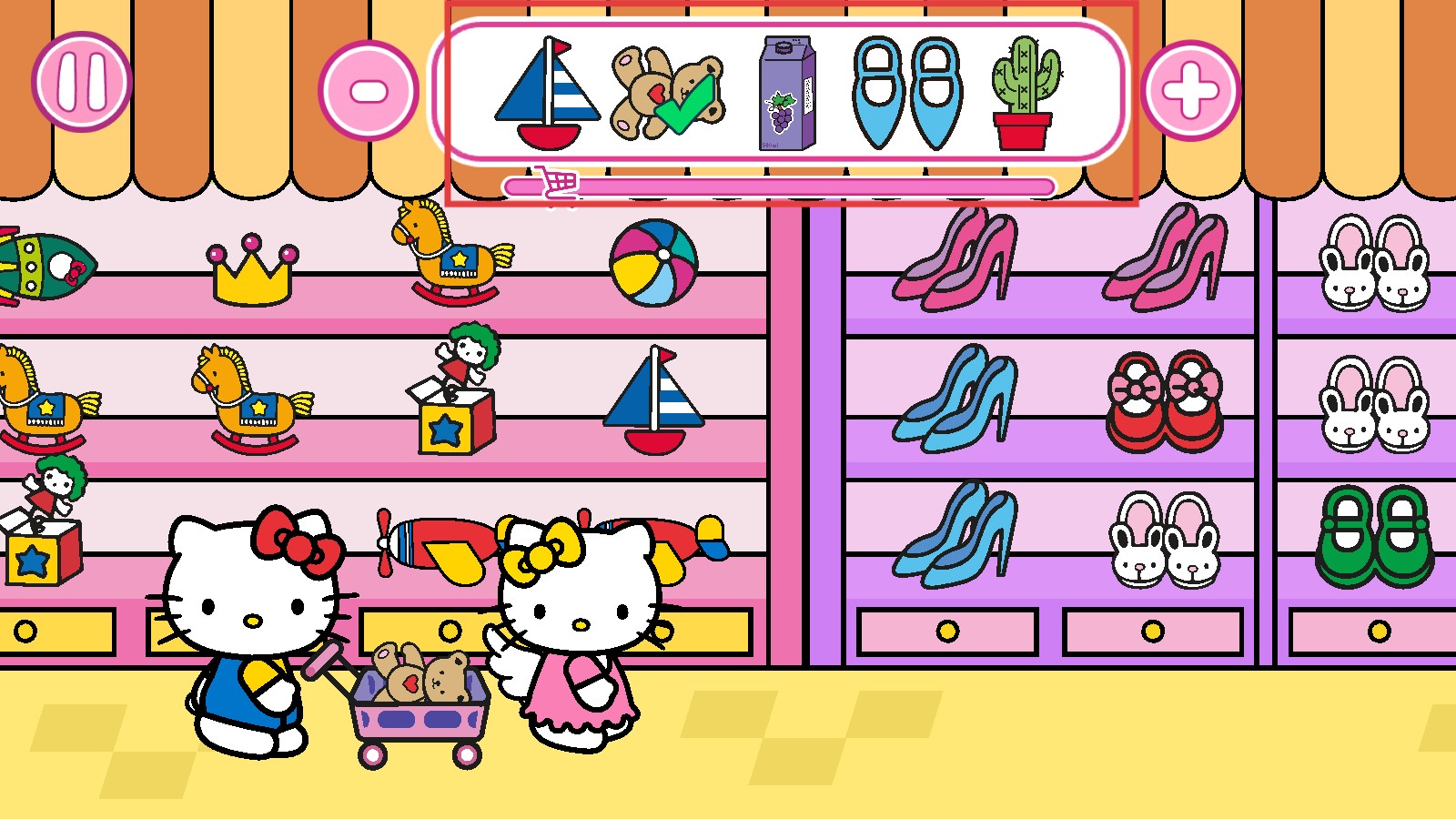
Task: Pause the game with the pink pause button
Action: click(x=82, y=82)
